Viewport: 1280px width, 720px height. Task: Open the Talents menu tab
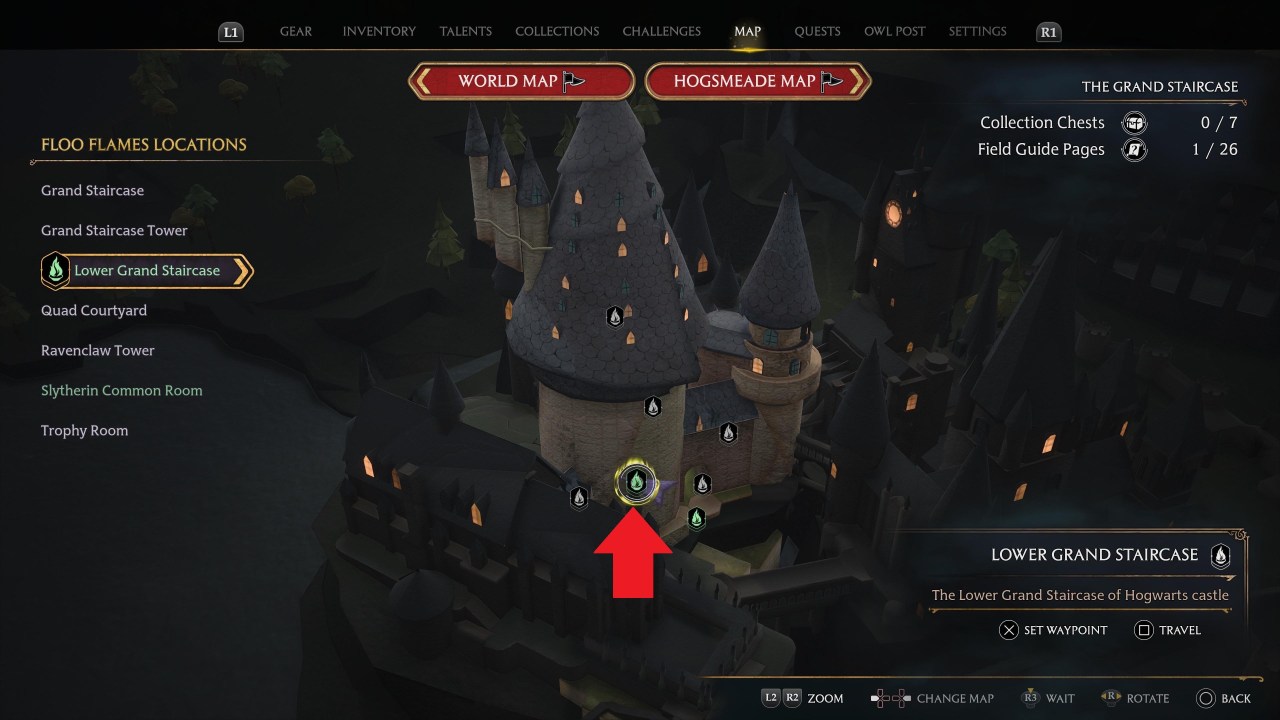tap(465, 31)
